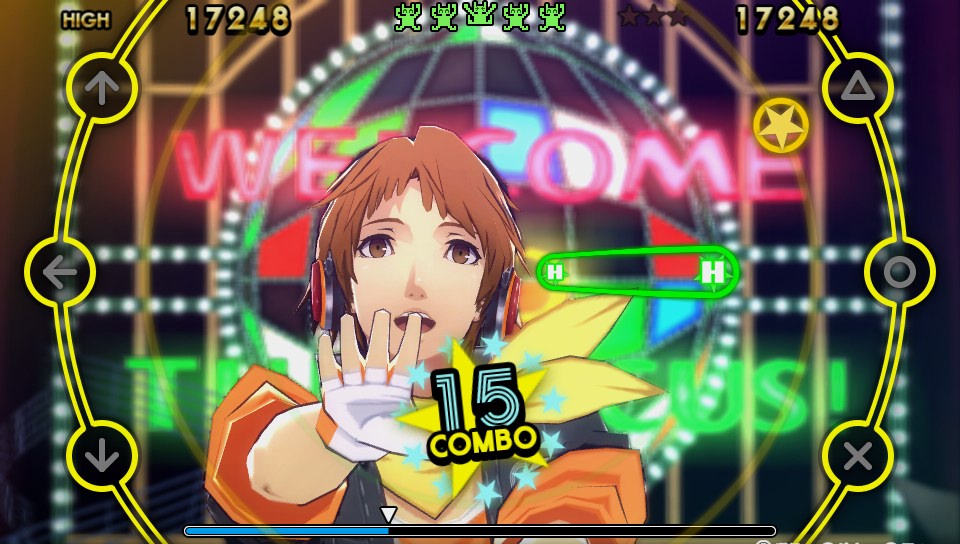Viewport: 960px width, 544px height.
Task: Click the yellow star scratch note
Action: click(781, 126)
